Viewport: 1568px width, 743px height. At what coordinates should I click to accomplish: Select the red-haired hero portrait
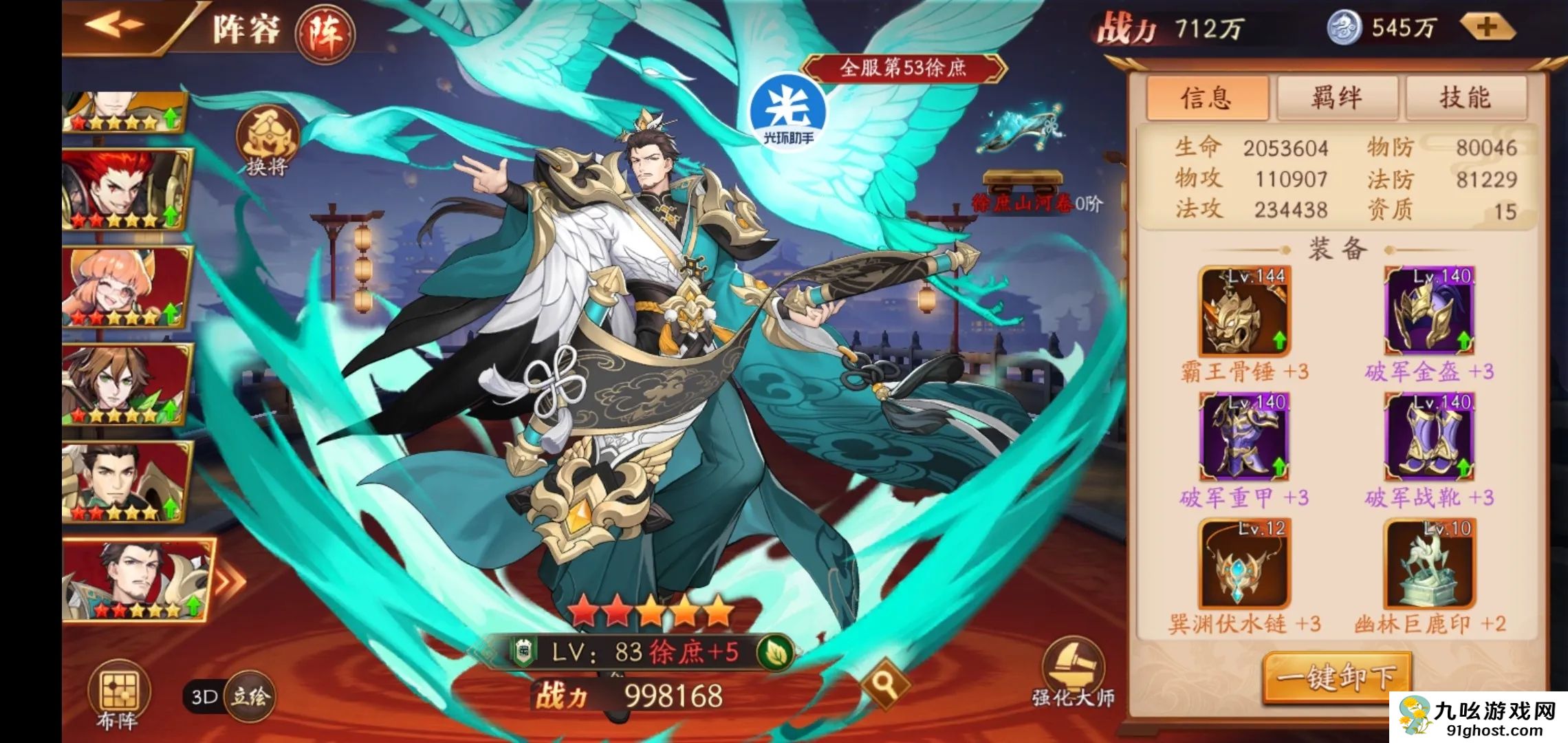(127, 189)
